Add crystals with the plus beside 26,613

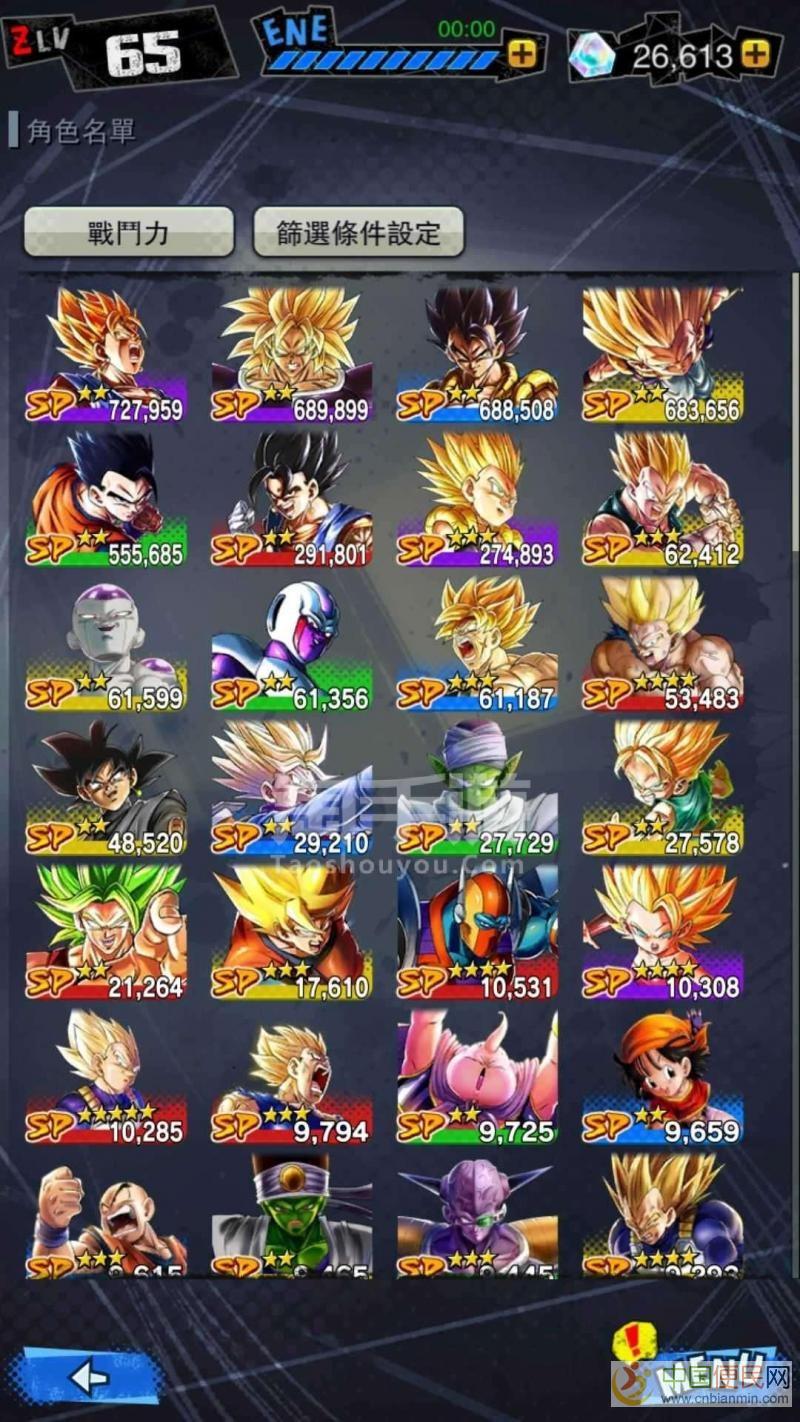click(761, 54)
